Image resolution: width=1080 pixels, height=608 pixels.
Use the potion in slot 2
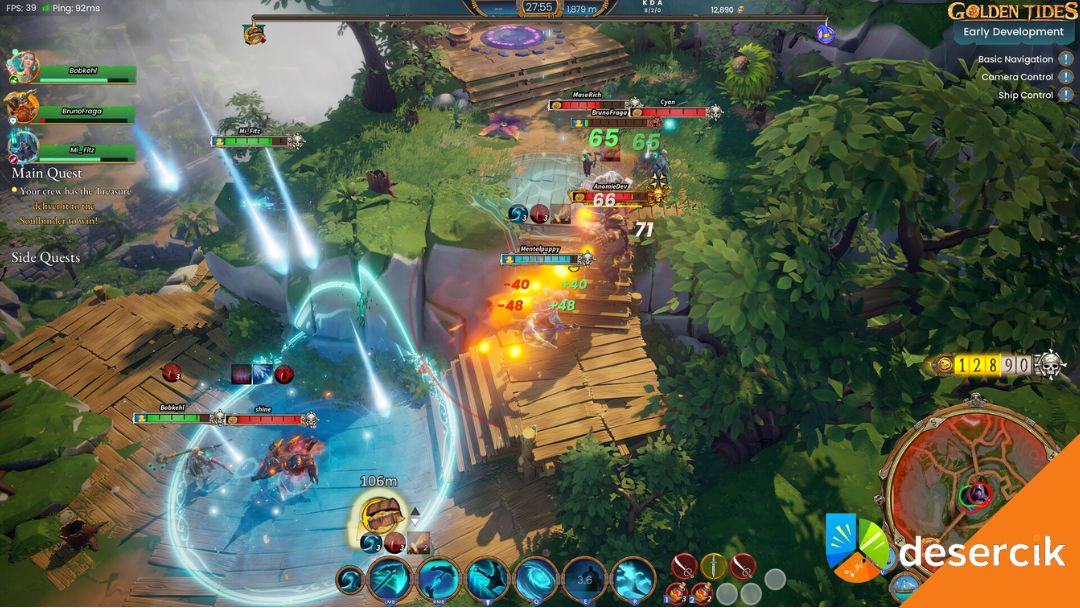point(702,592)
